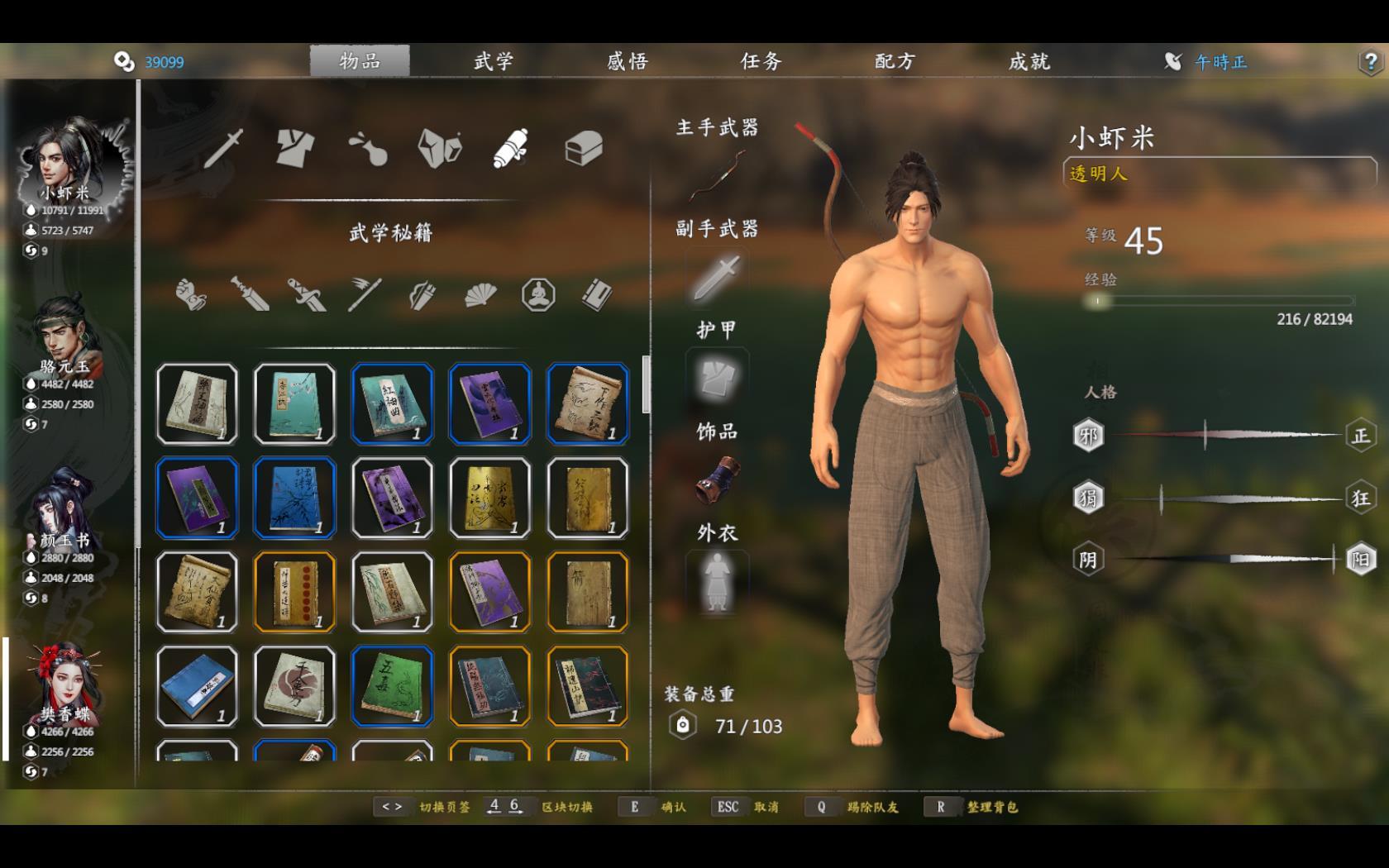Switch to the 武学 tab
This screenshot has width=1389, height=868.
(x=494, y=61)
